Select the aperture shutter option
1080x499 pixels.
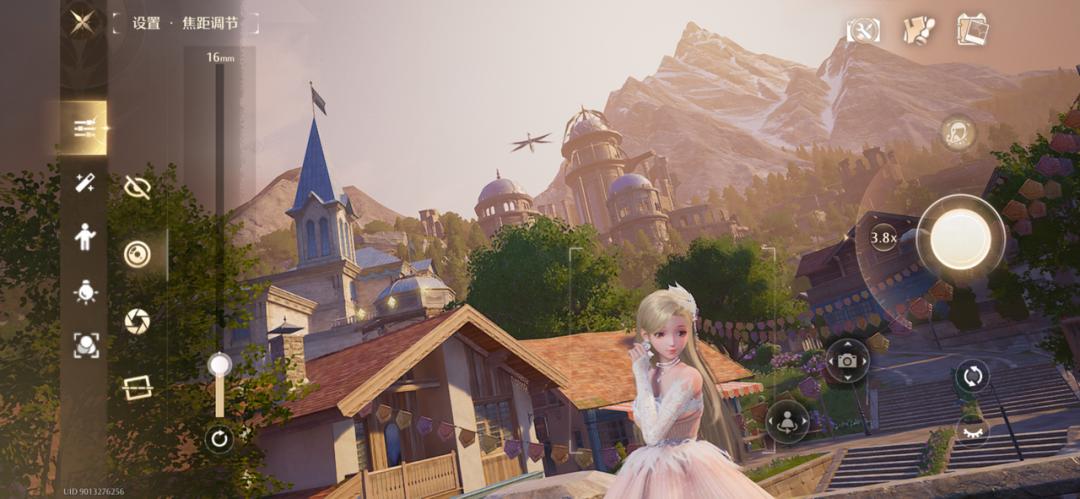pos(137,321)
